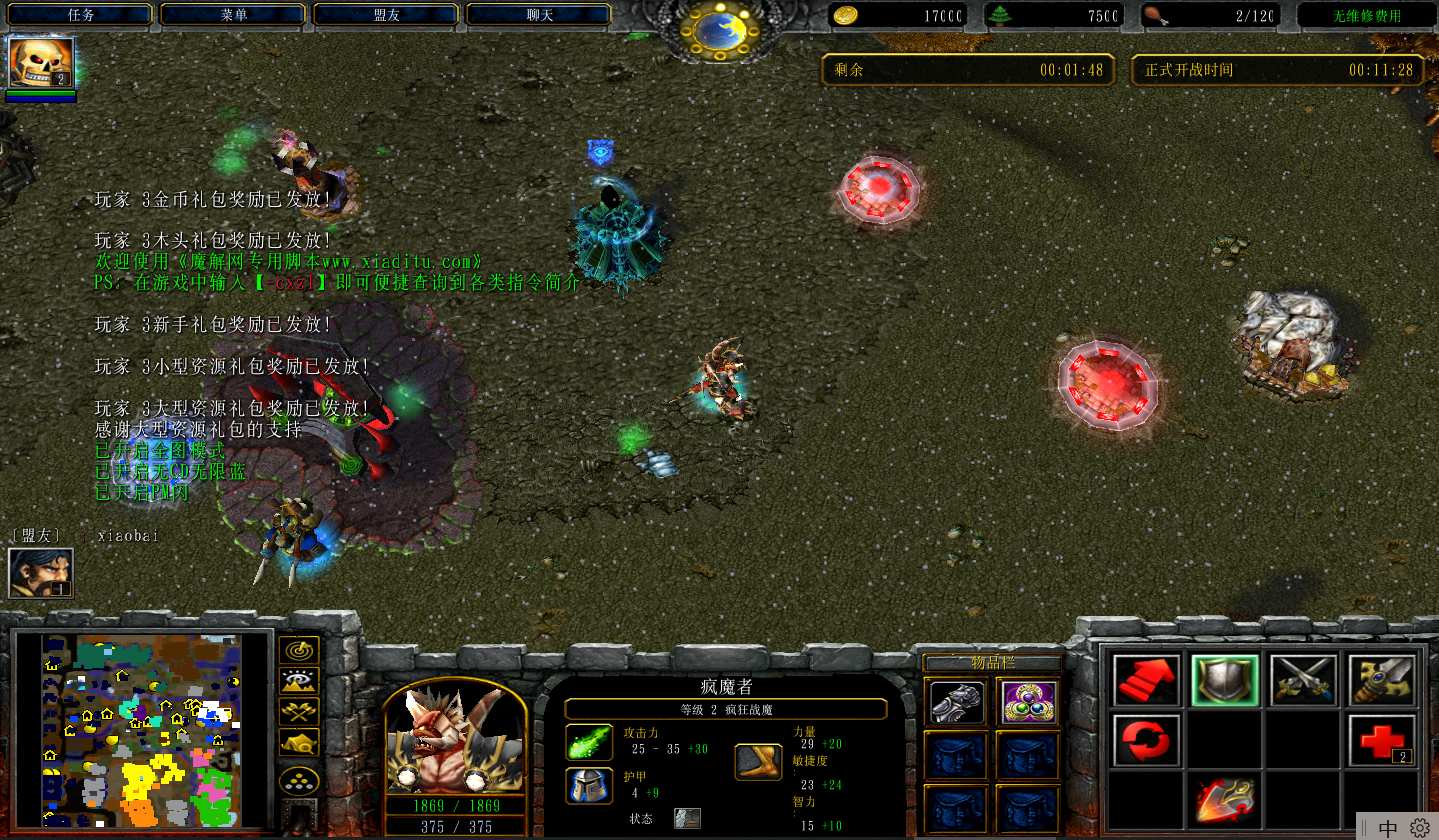Open the 聊天 chat log
1439x840 pixels.
pos(539,15)
